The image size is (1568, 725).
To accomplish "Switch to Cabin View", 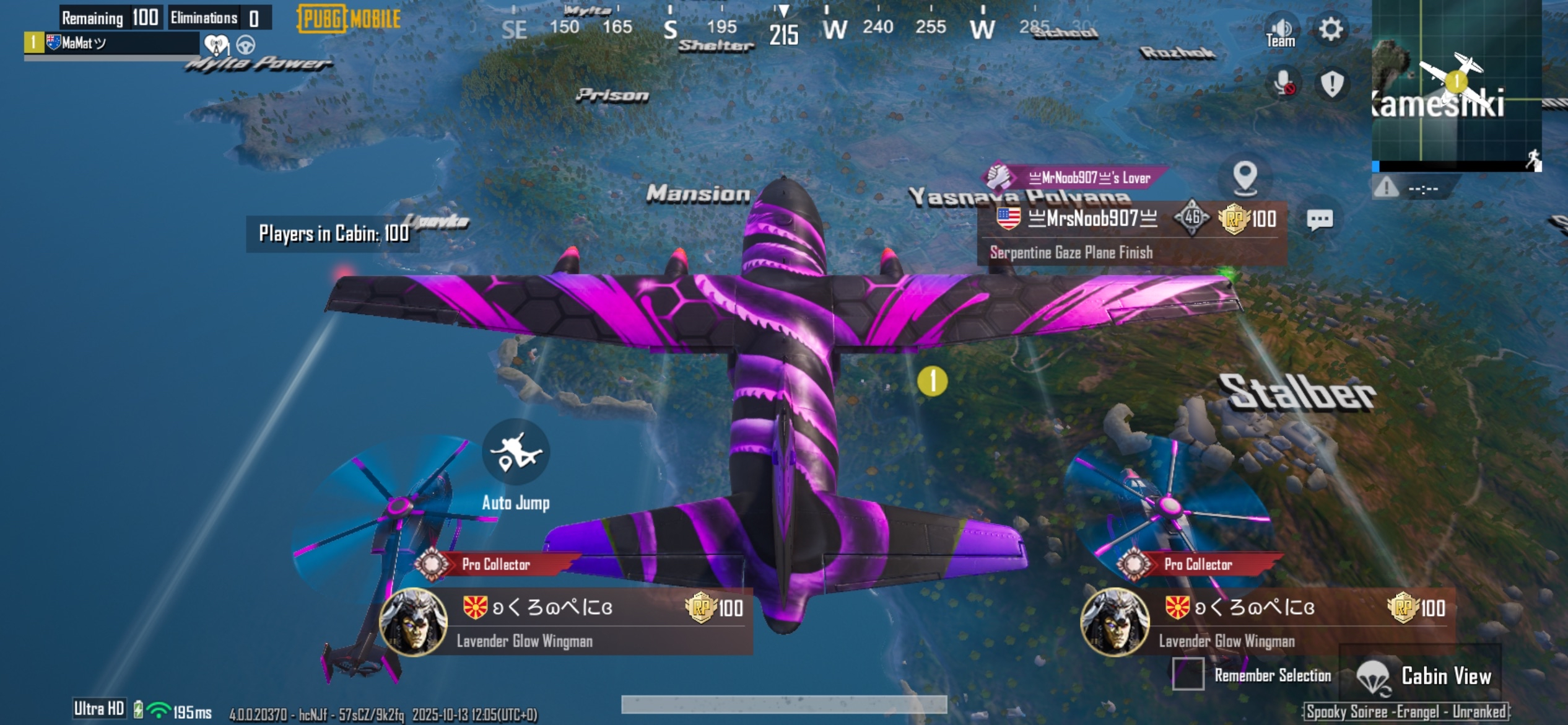I will 1423,676.
